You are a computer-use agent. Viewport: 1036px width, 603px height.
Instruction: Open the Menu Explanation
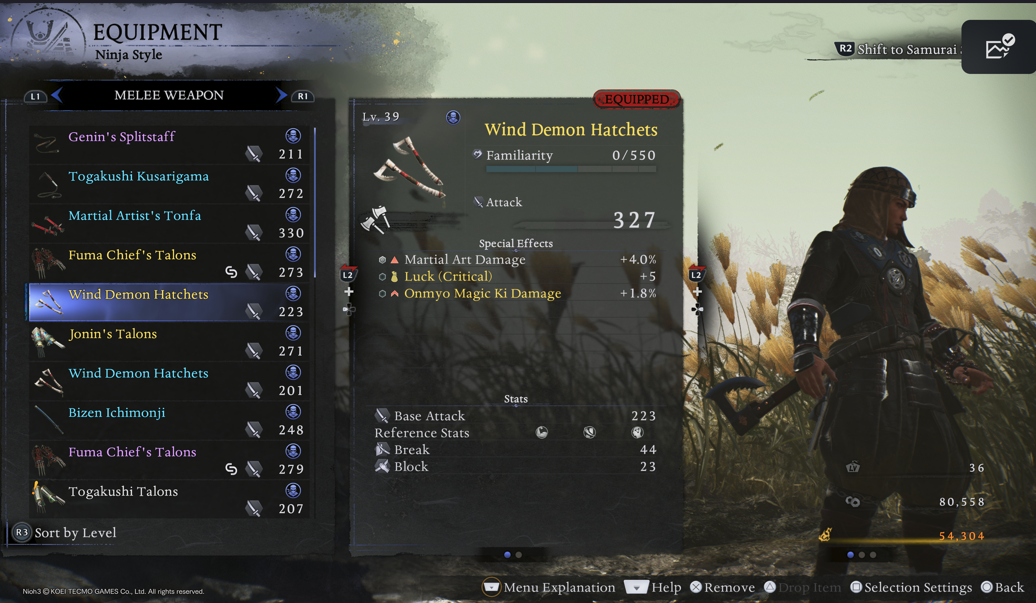tap(549, 587)
